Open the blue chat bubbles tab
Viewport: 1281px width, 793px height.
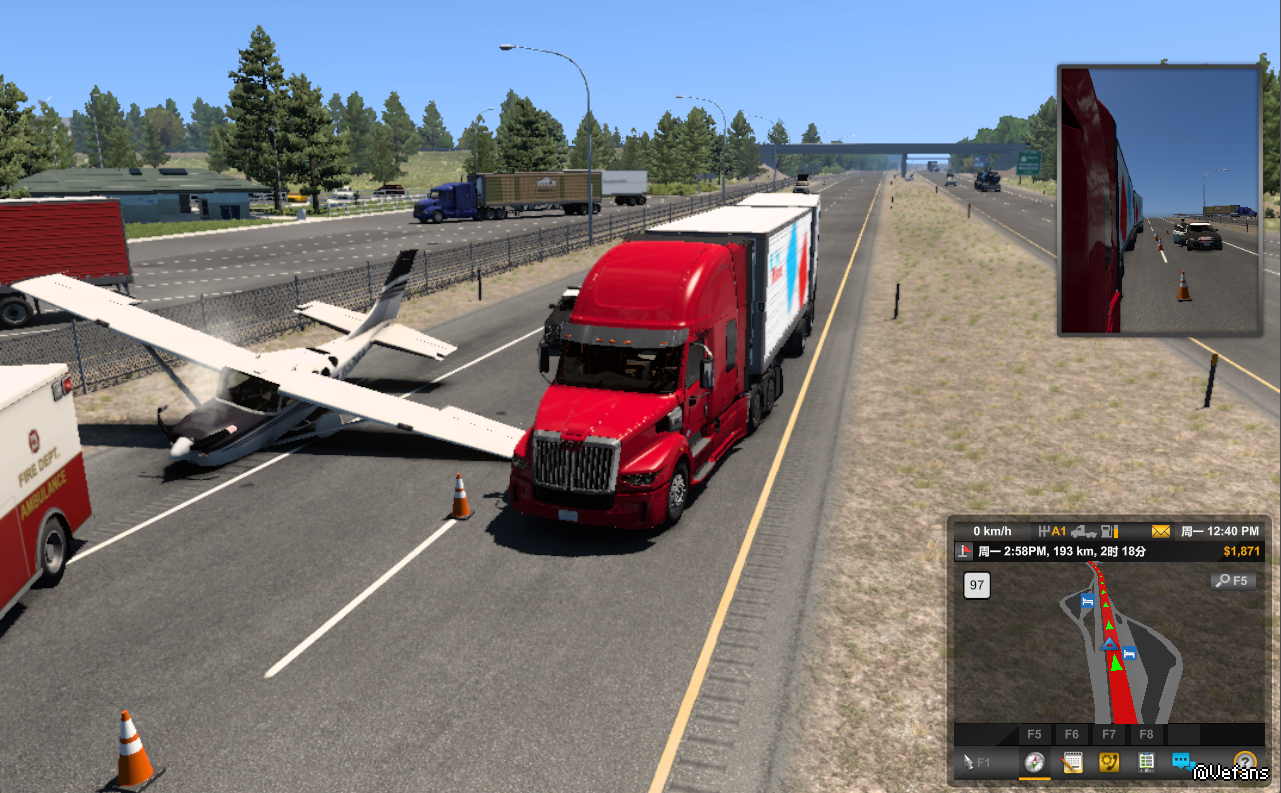pyautogui.click(x=1183, y=762)
